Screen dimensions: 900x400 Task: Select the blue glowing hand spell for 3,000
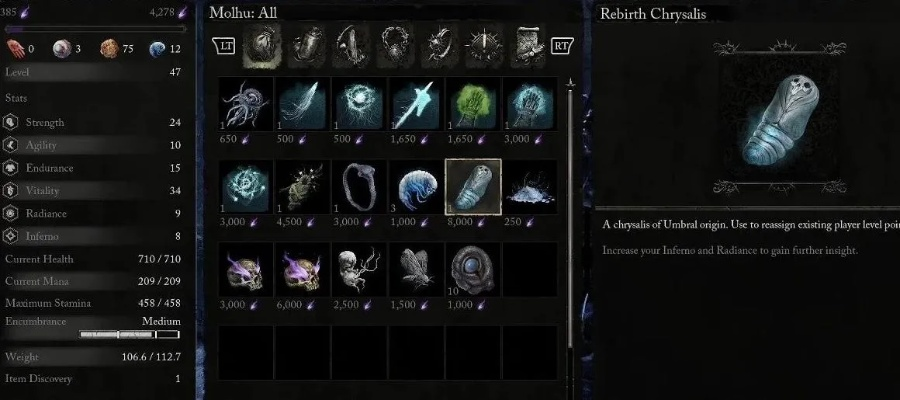click(x=530, y=105)
